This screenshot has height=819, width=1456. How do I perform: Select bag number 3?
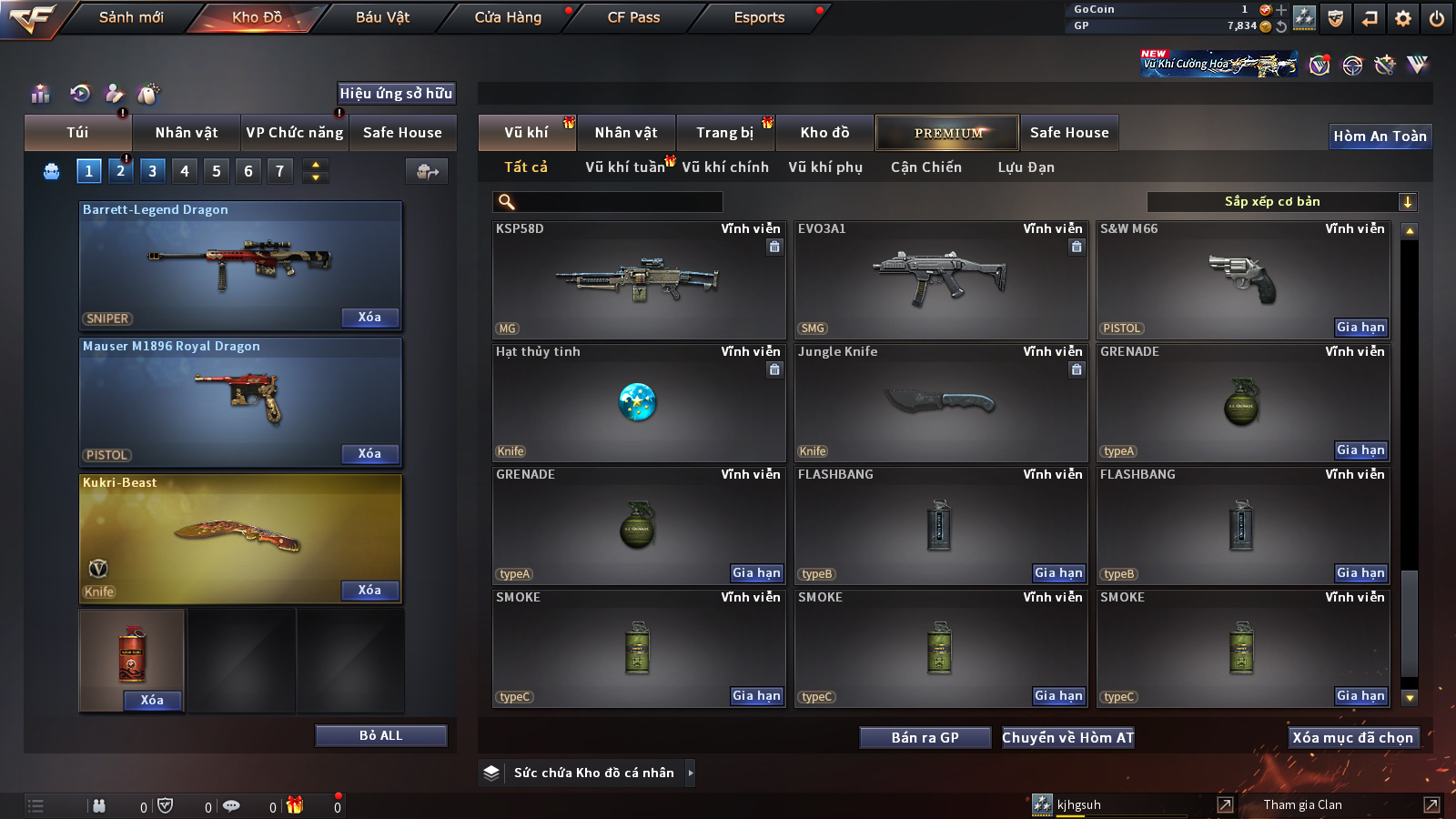pyautogui.click(x=152, y=171)
